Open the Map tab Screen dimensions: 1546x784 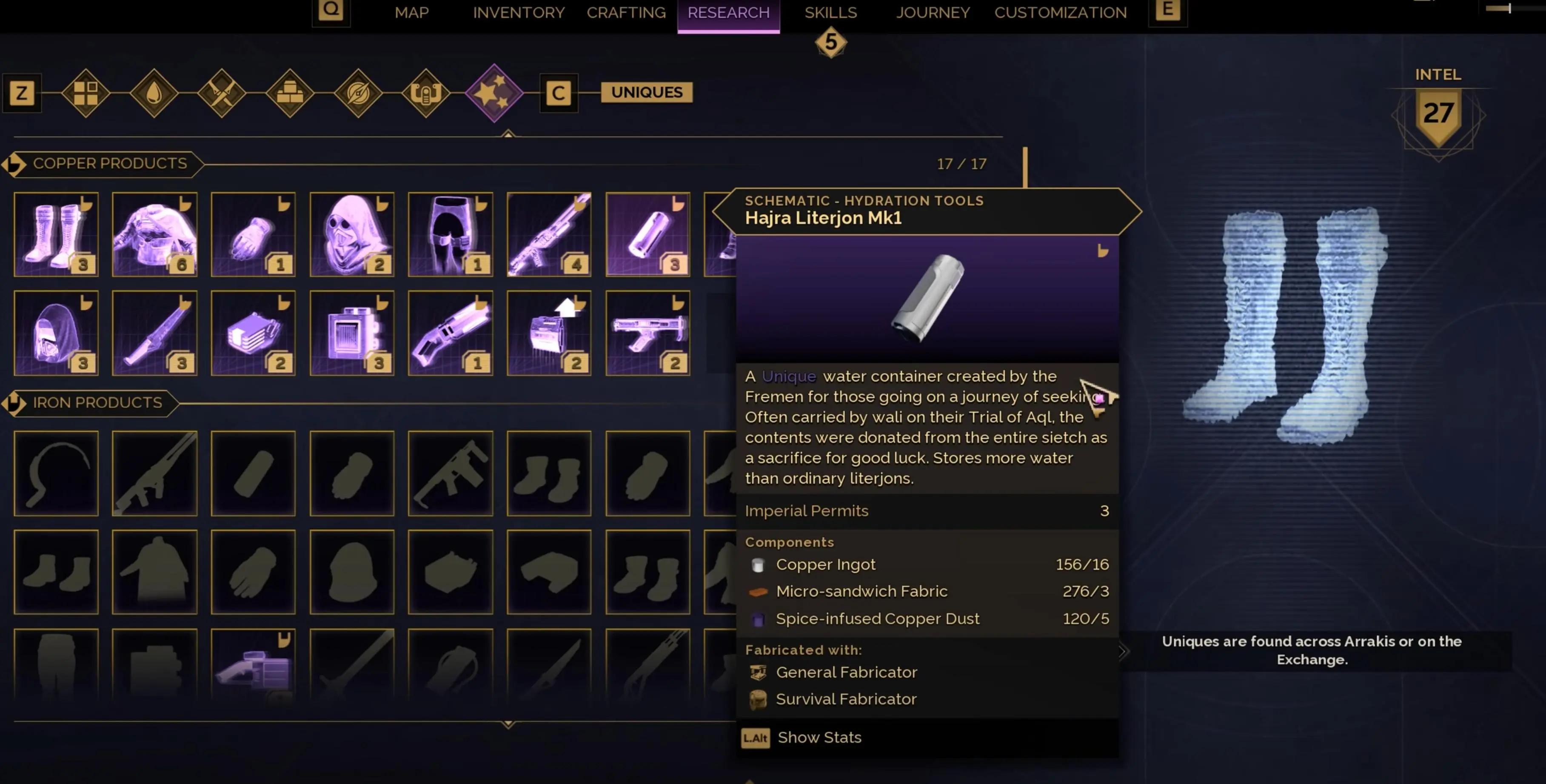tap(412, 13)
